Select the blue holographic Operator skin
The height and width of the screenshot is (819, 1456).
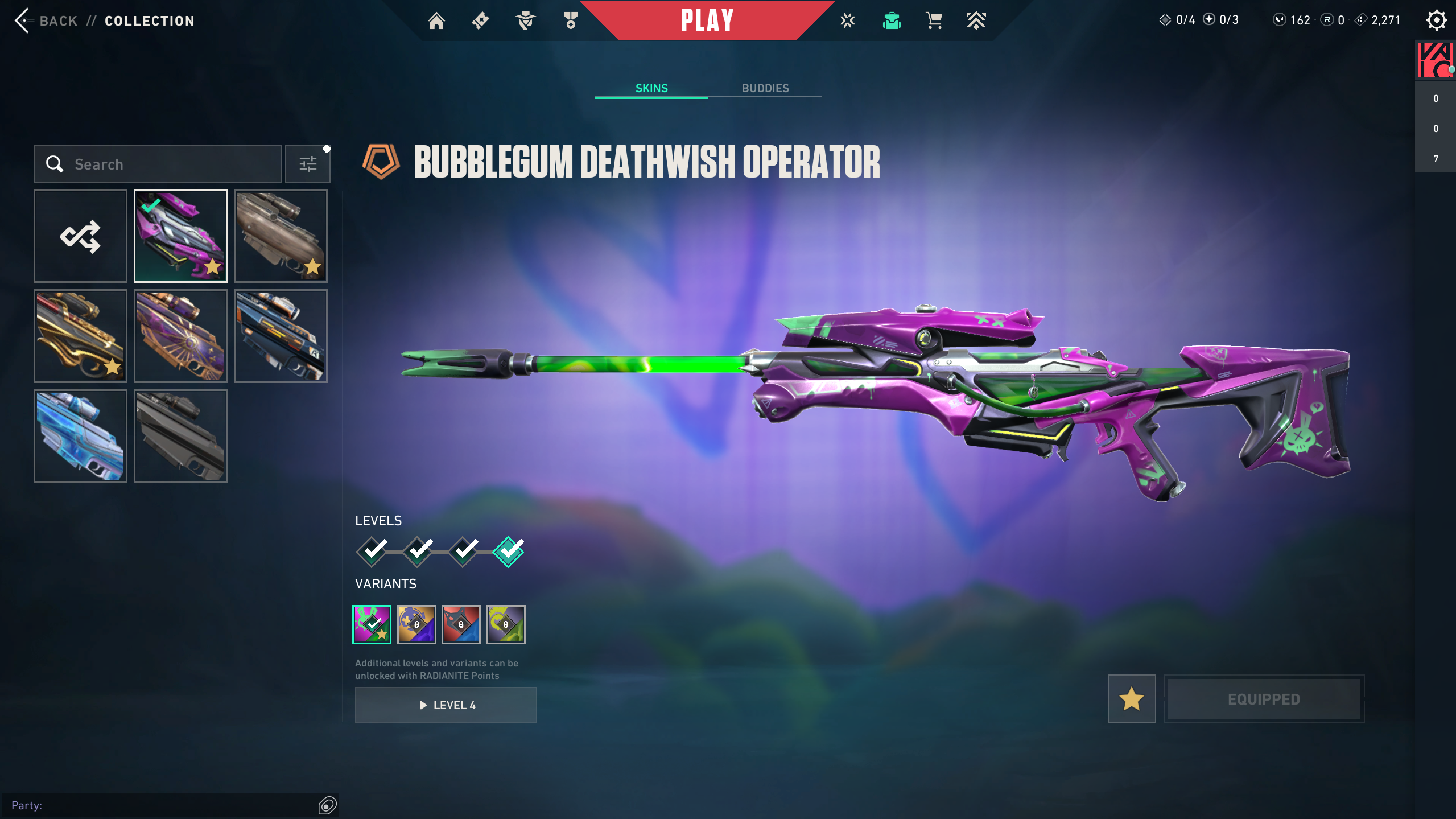(80, 437)
